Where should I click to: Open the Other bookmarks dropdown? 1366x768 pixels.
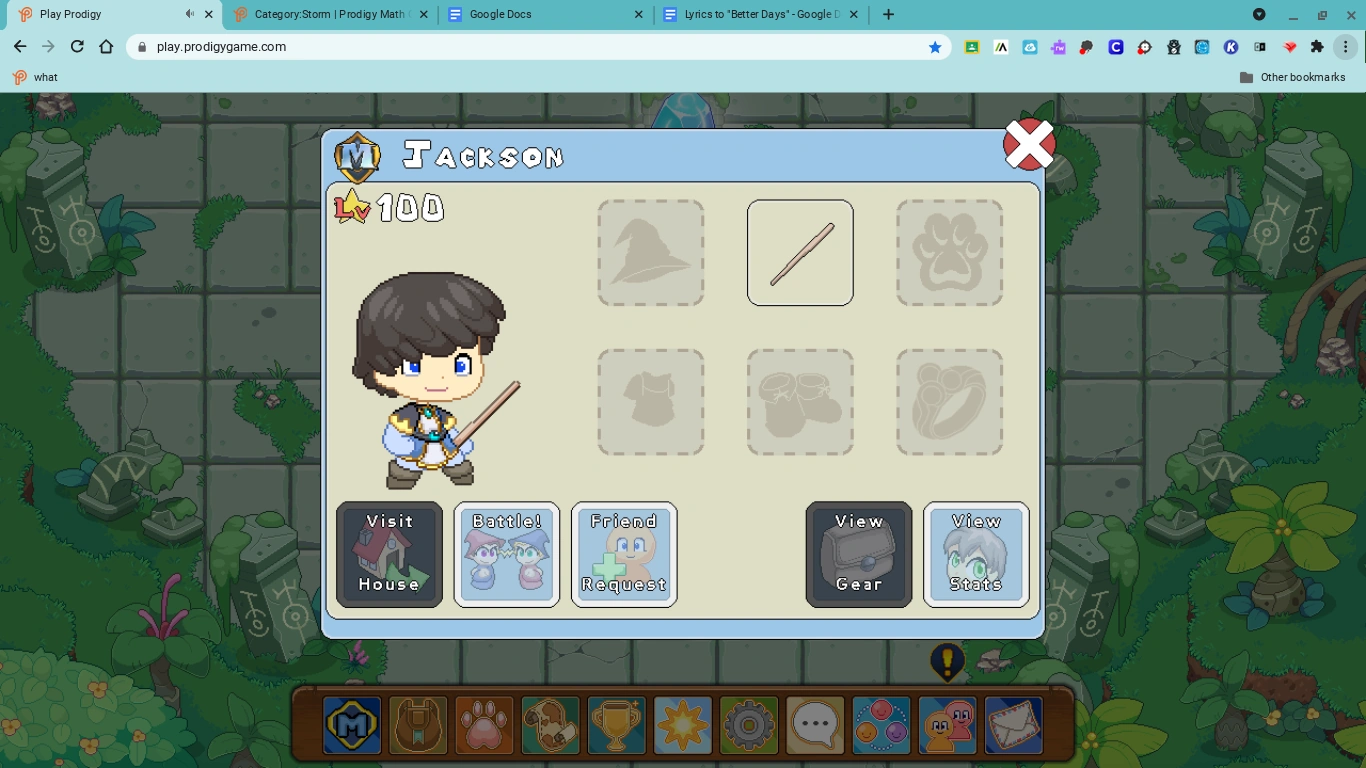click(1295, 77)
